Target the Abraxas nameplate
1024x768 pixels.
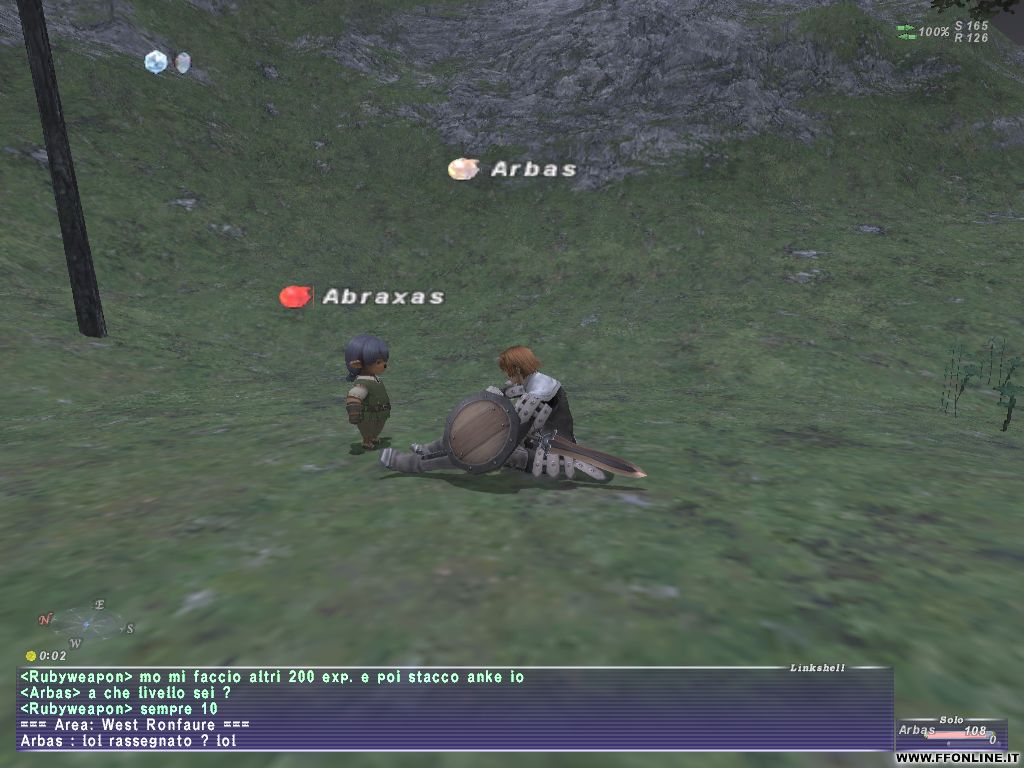pos(383,297)
